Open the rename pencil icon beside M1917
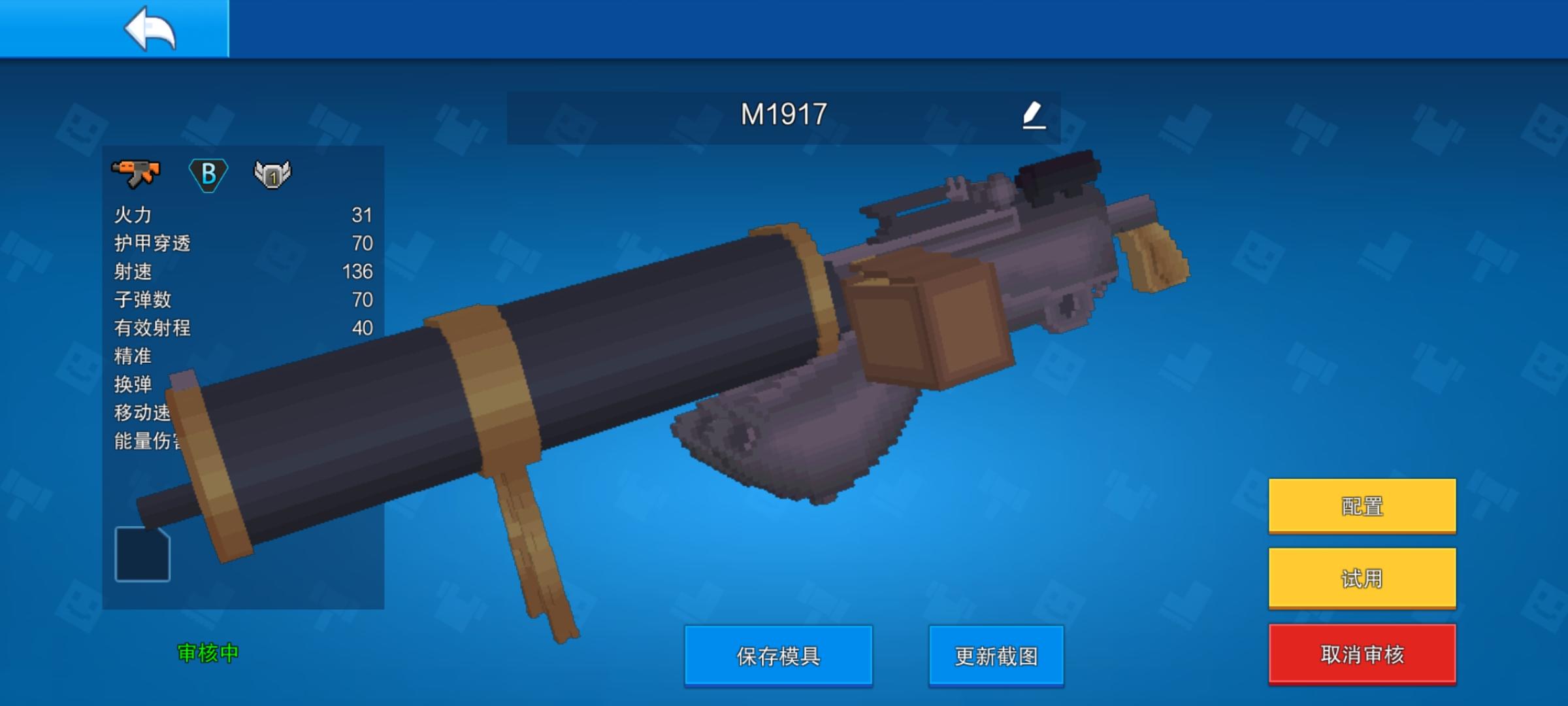Screen dimensions: 1568x706 (x=1032, y=115)
